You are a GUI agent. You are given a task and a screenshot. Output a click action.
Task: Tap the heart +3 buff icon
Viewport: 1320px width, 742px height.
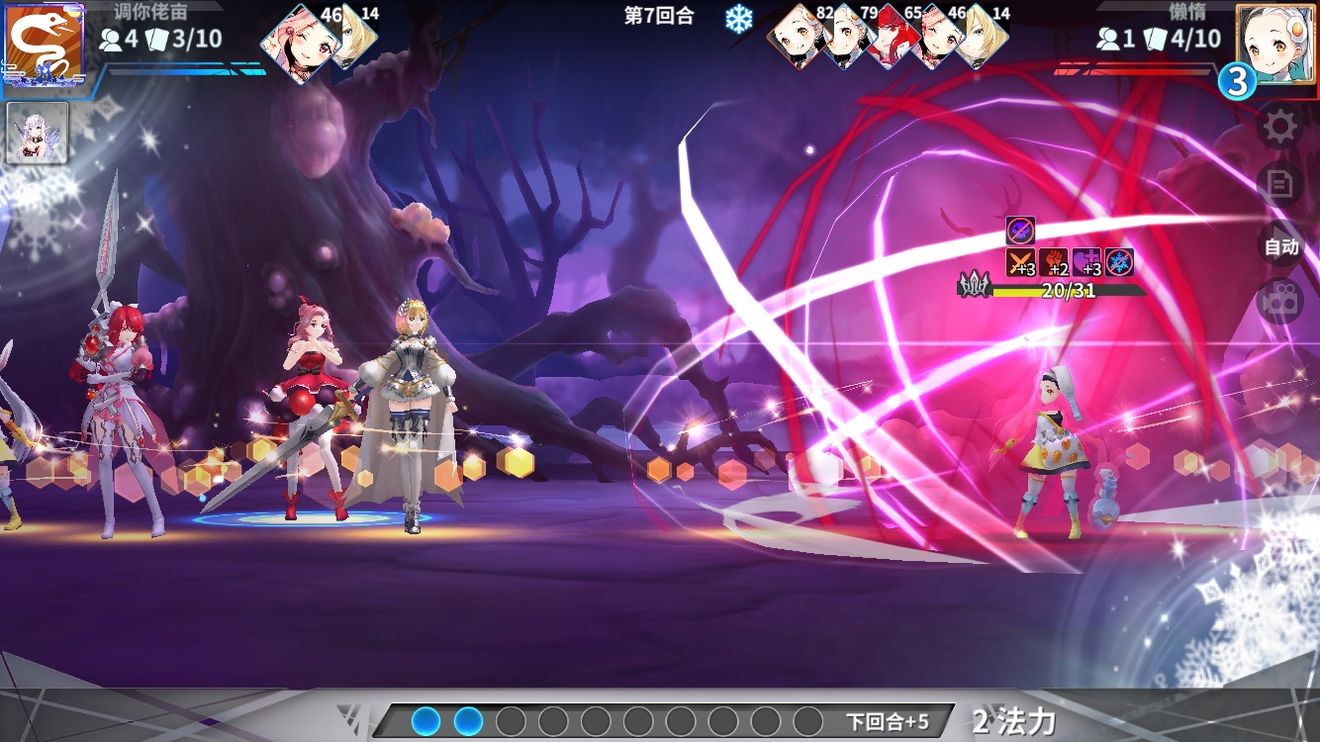(1087, 263)
